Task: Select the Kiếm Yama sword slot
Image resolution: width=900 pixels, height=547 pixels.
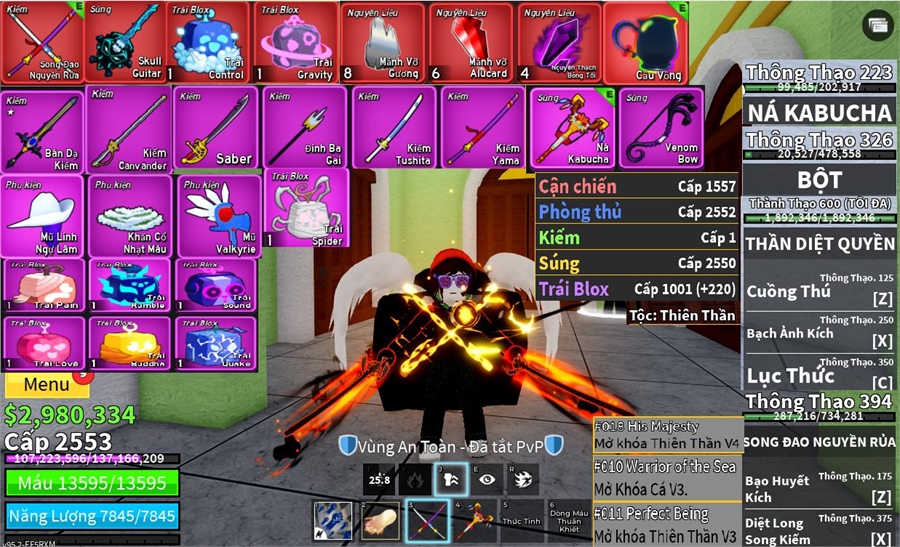Action: click(482, 128)
